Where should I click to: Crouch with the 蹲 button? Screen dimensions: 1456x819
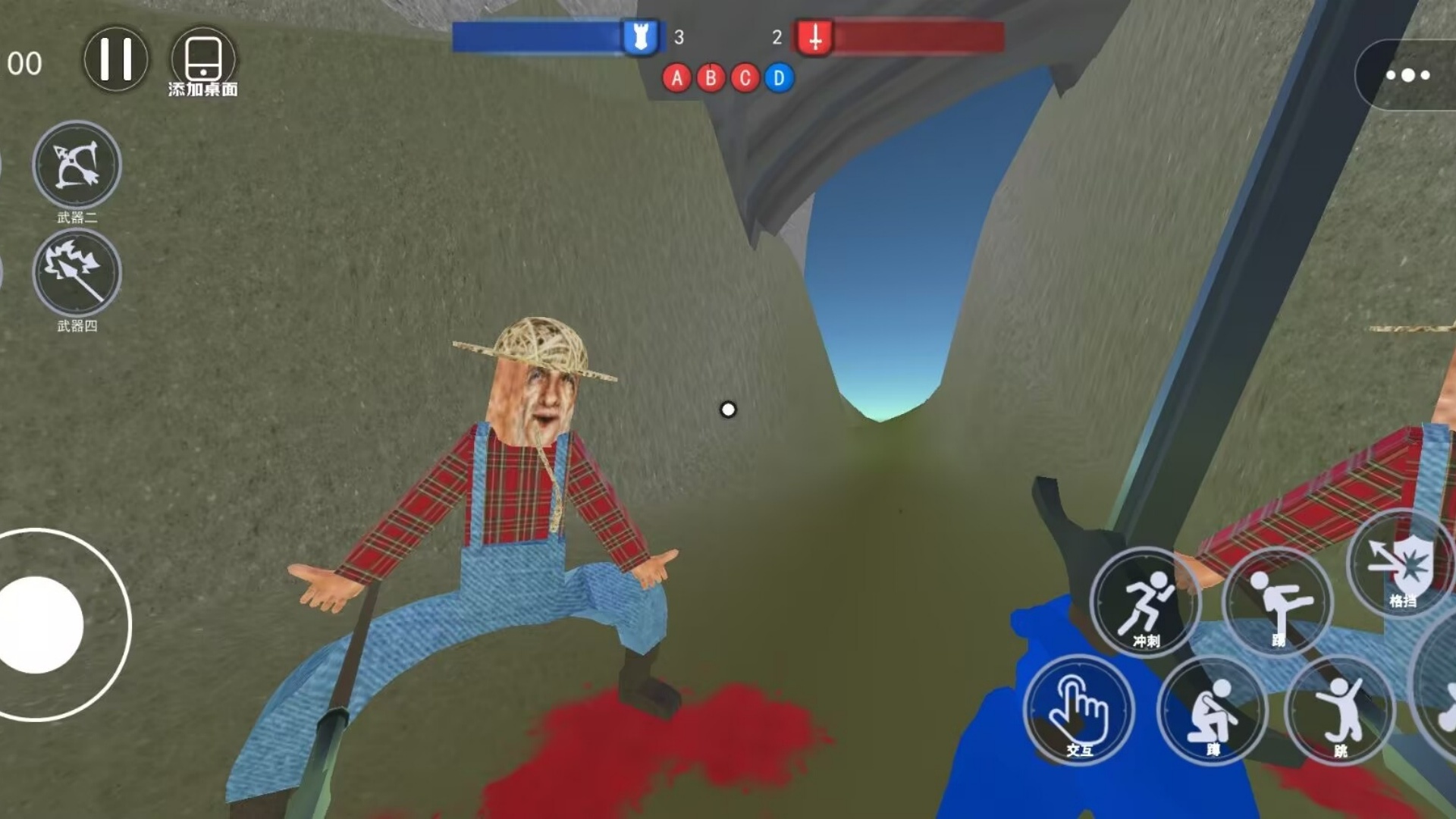pos(1212,711)
